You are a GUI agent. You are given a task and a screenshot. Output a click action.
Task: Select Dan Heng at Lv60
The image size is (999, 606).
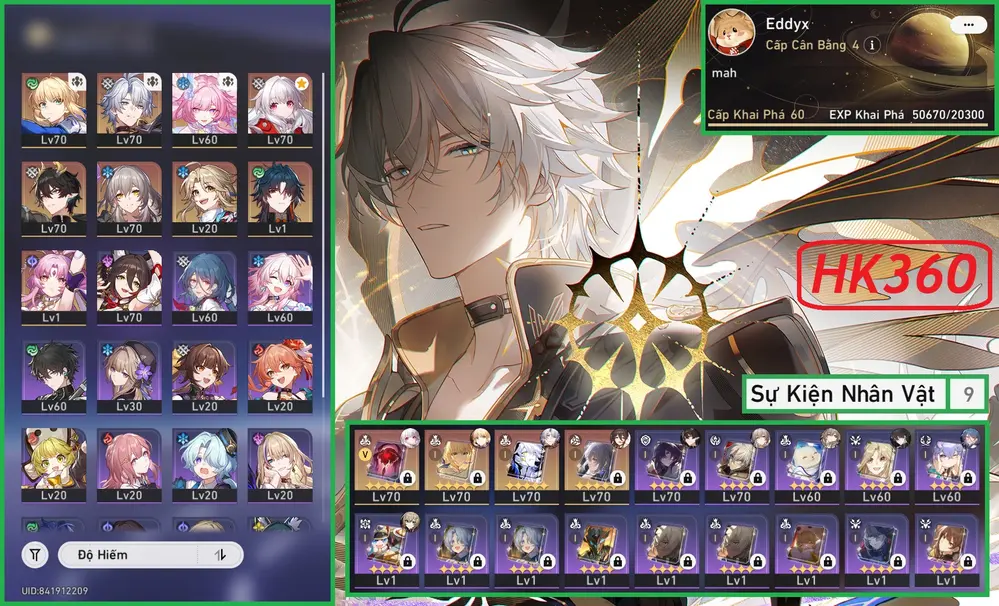click(51, 377)
